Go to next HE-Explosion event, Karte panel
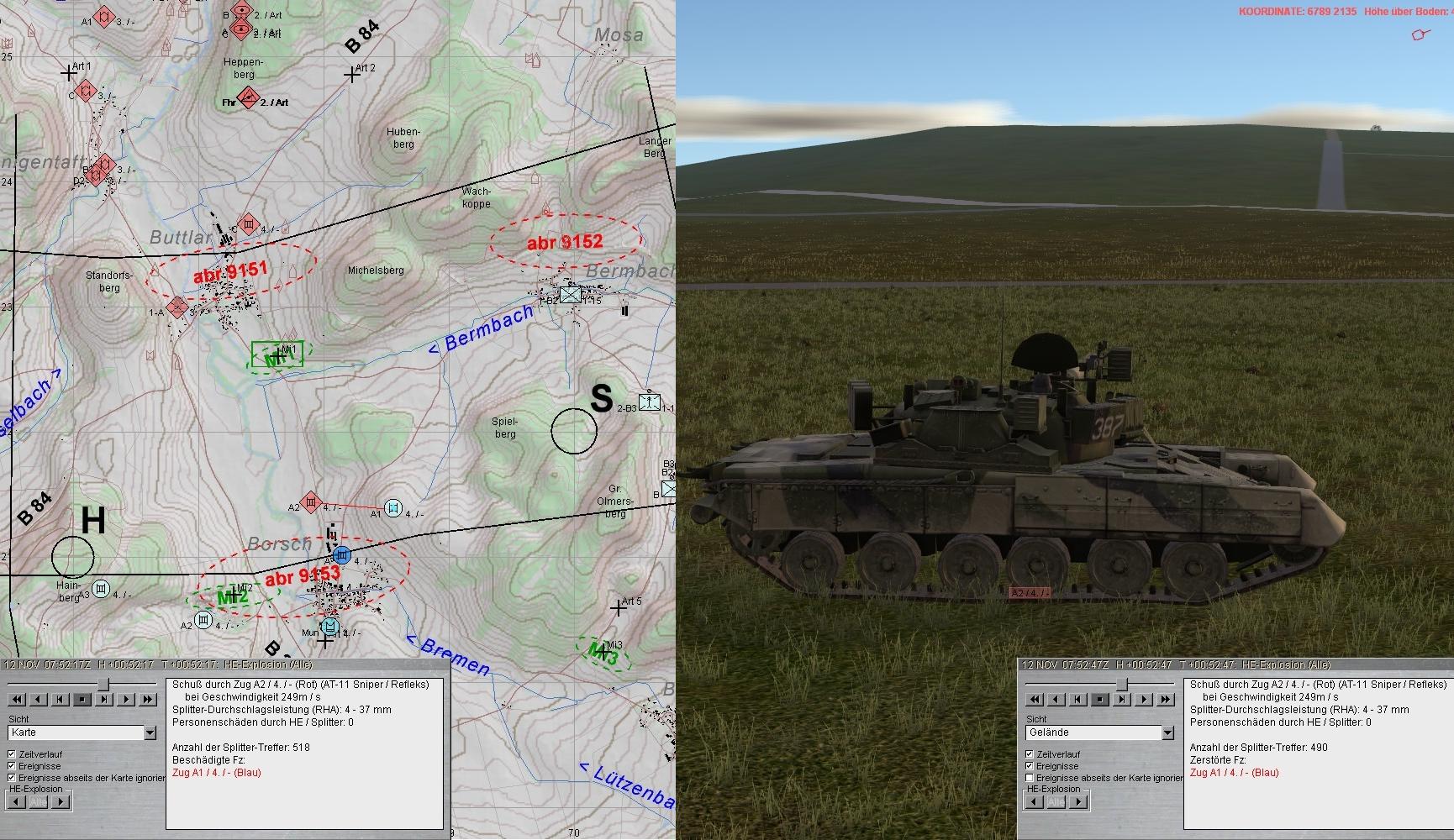The height and width of the screenshot is (840, 1454). click(x=61, y=802)
